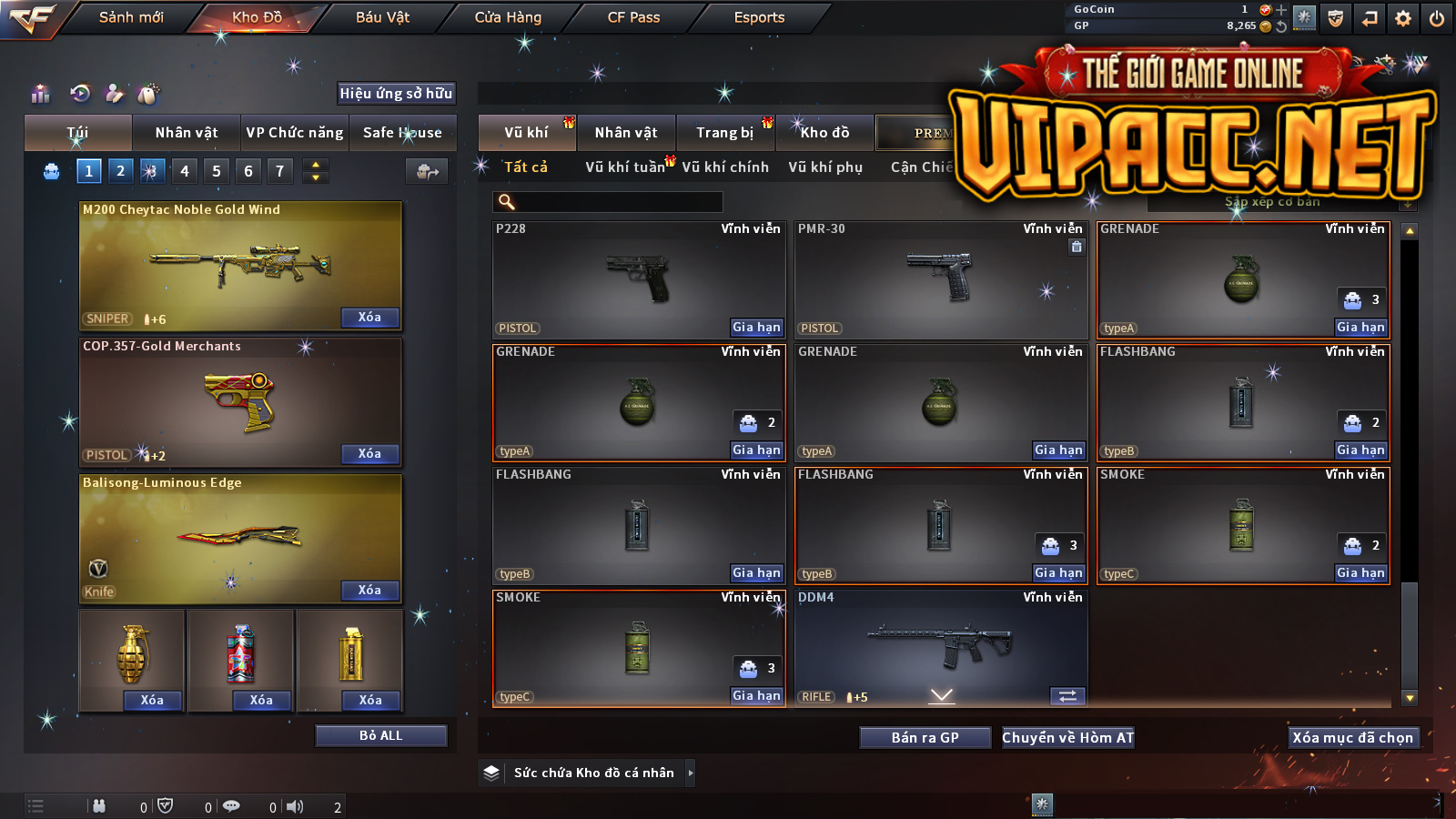This screenshot has width=1456, height=819.
Task: Click Xóa mục đã chọn
Action: click(1352, 737)
